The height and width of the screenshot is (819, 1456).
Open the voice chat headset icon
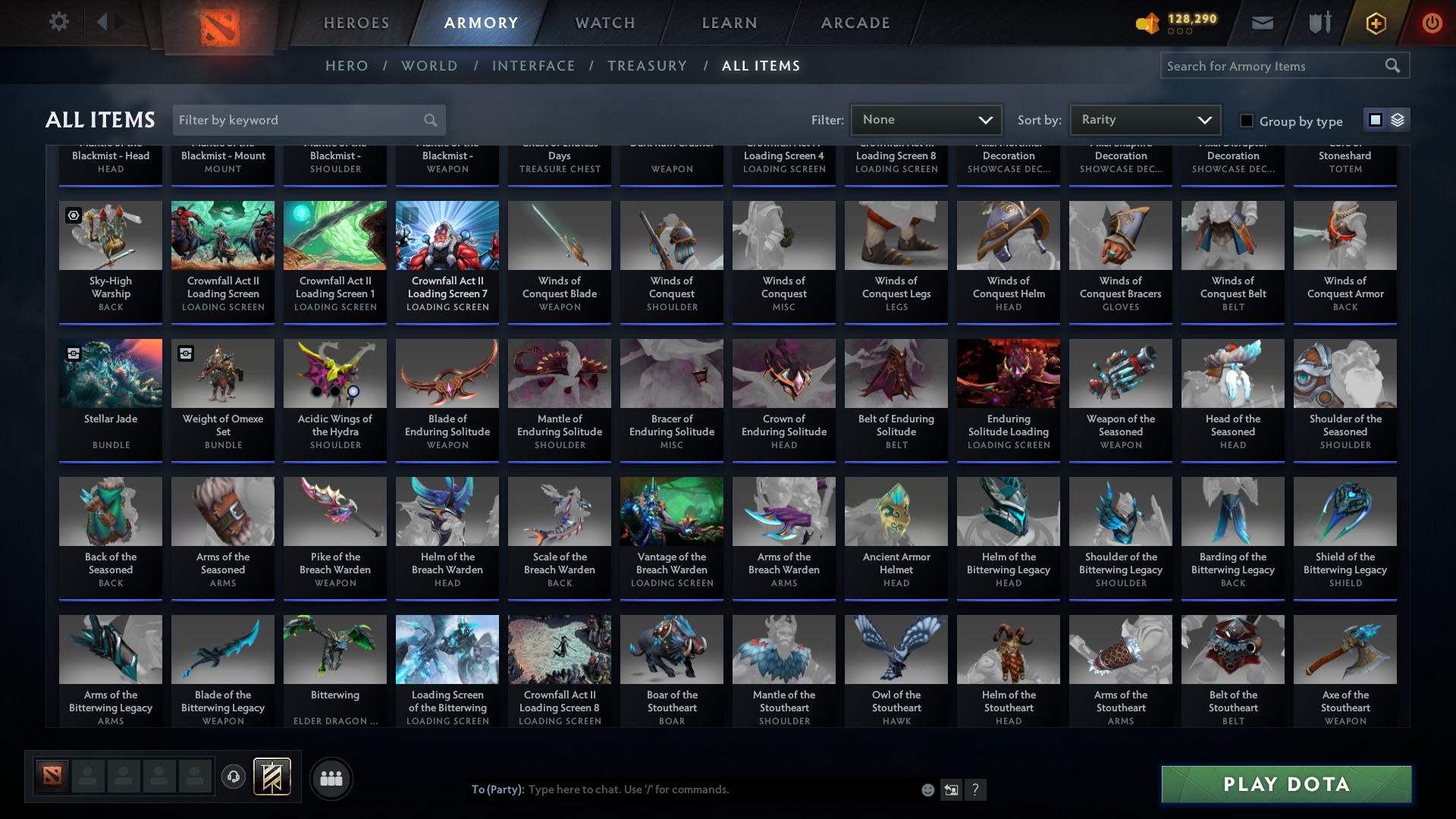click(x=234, y=778)
